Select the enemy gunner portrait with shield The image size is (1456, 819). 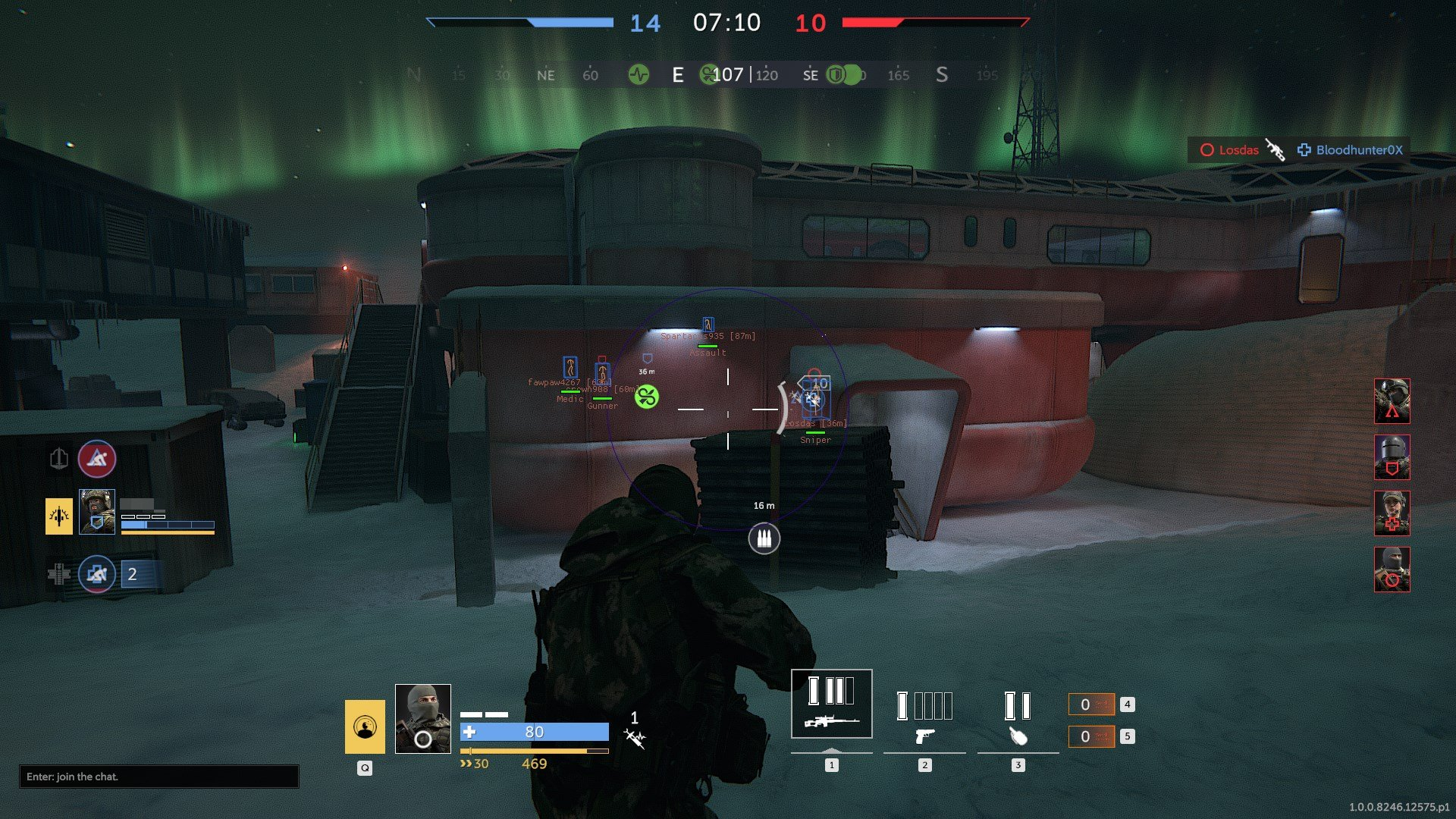click(1392, 457)
